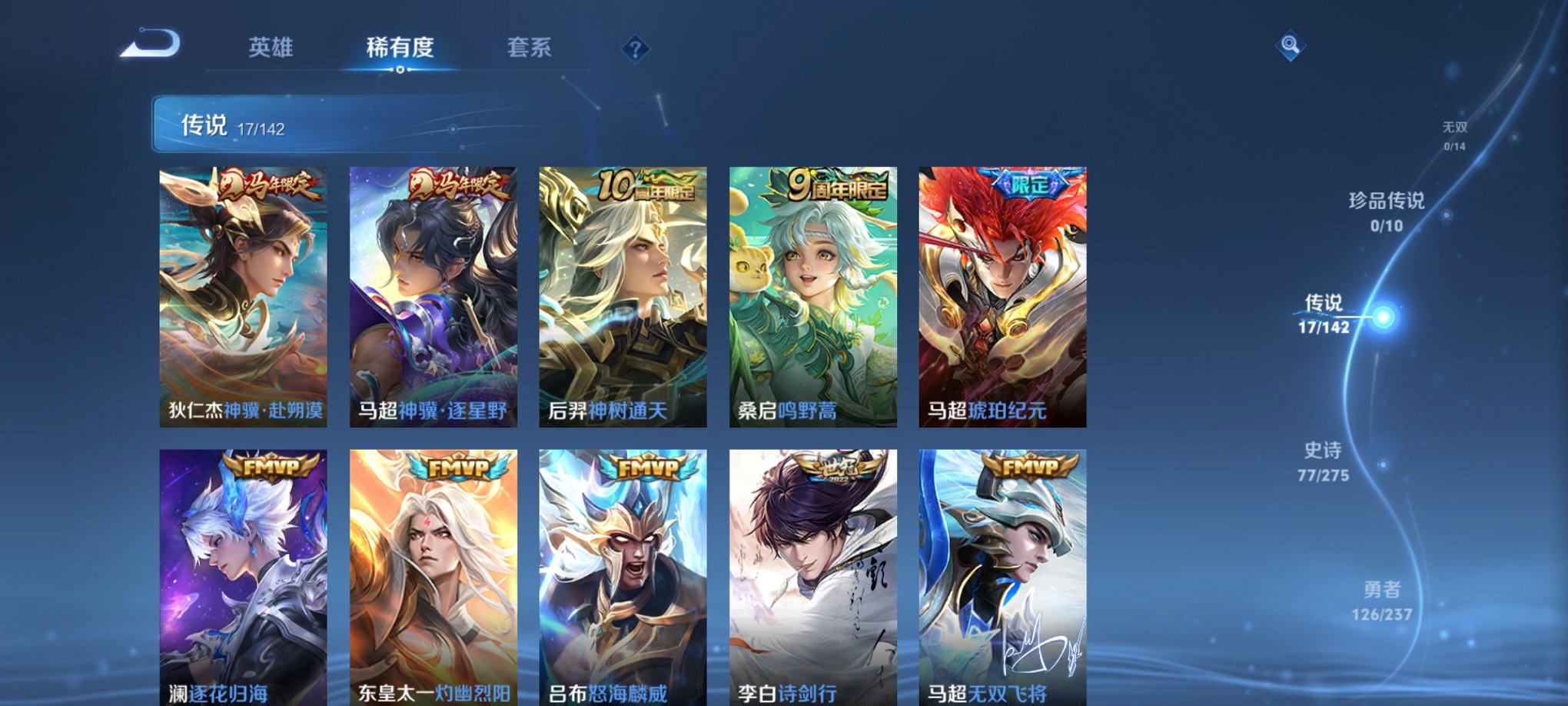Open the help question mark icon
The height and width of the screenshot is (706, 1568).
[635, 49]
